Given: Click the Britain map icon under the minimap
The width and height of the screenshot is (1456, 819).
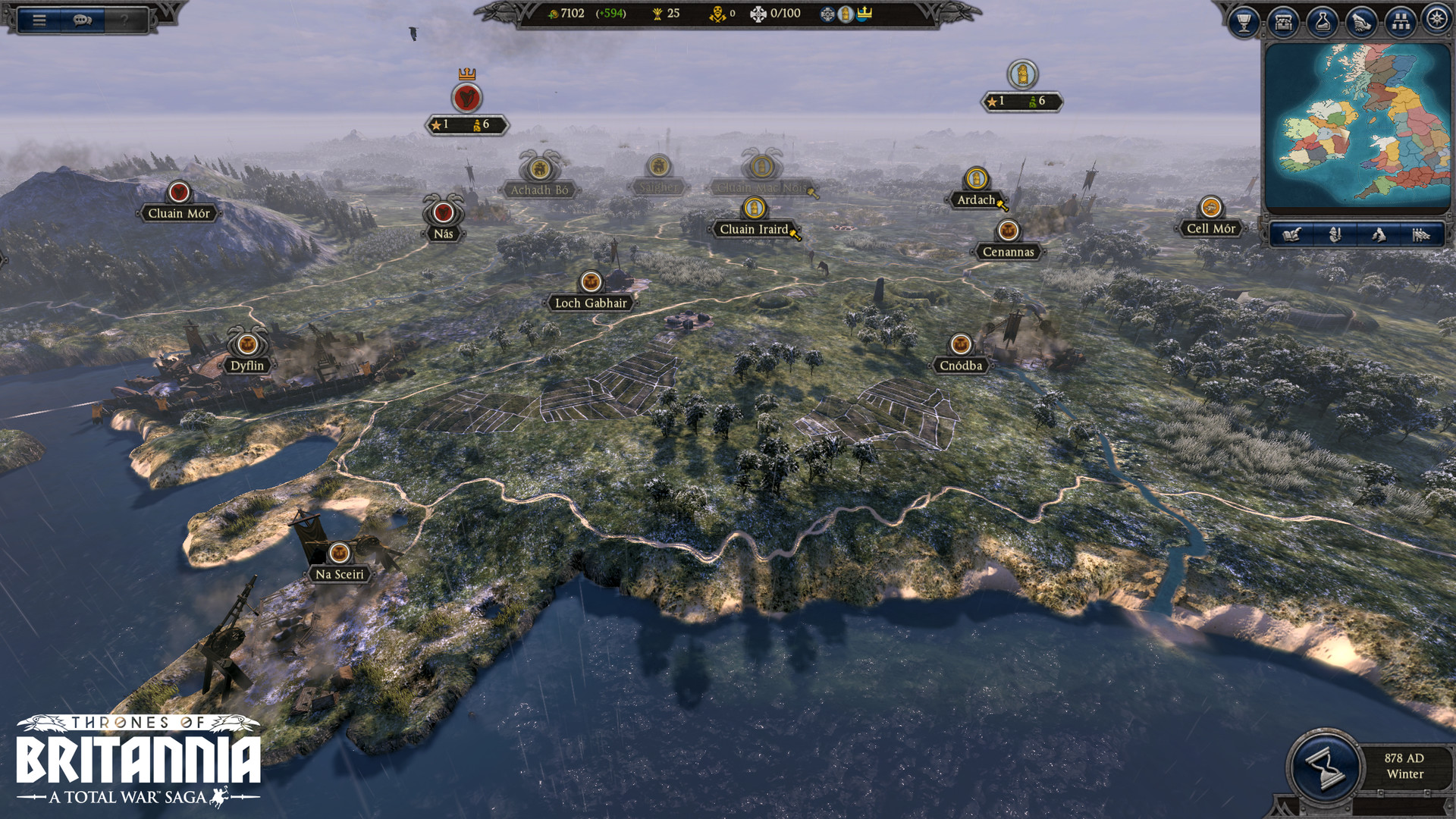Looking at the screenshot, I should tap(1379, 236).
